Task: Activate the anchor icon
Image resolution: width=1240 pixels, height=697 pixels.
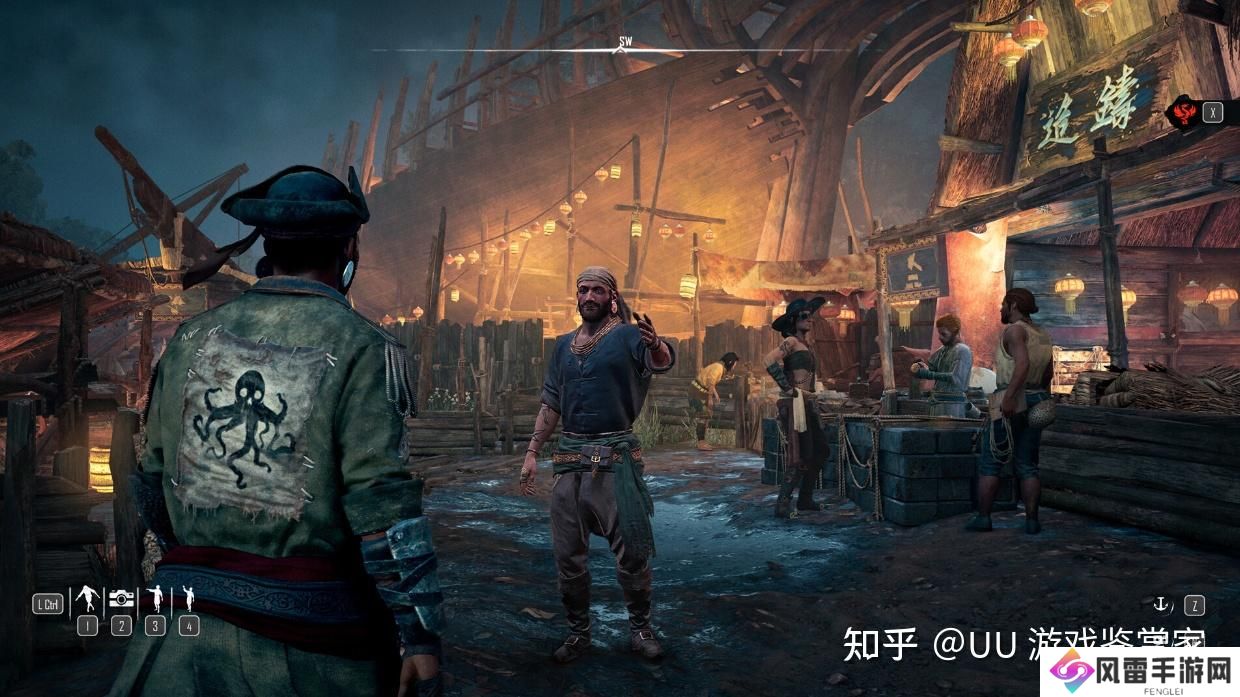Action: [1162, 604]
